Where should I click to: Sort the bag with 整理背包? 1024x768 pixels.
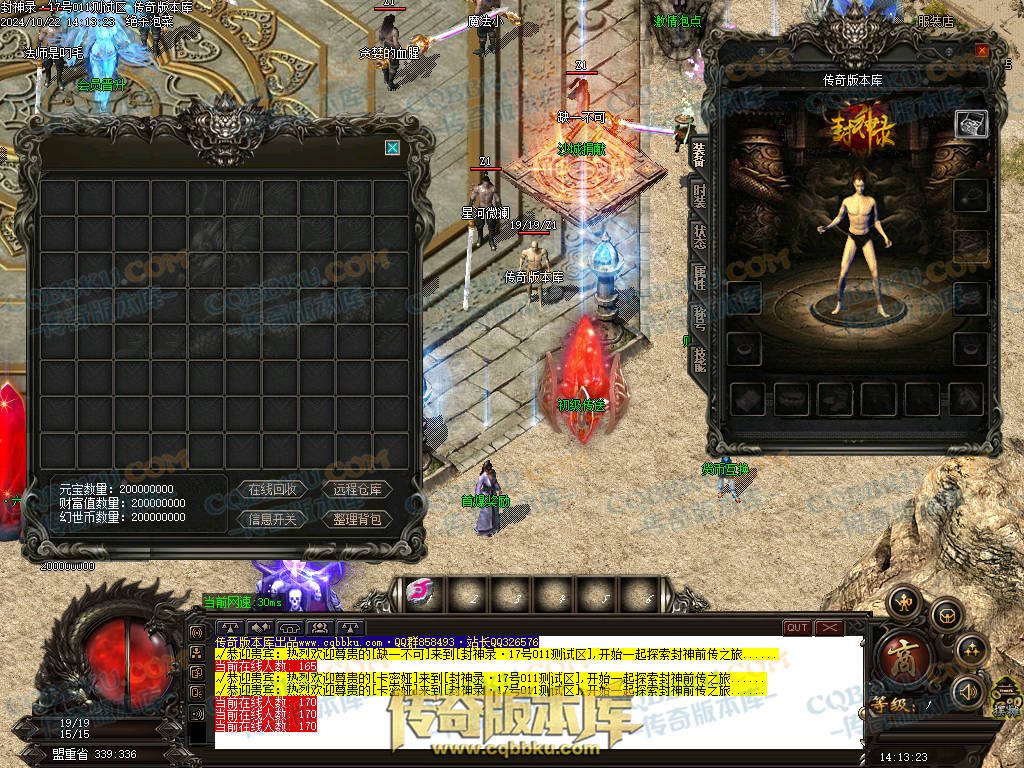(x=357, y=519)
